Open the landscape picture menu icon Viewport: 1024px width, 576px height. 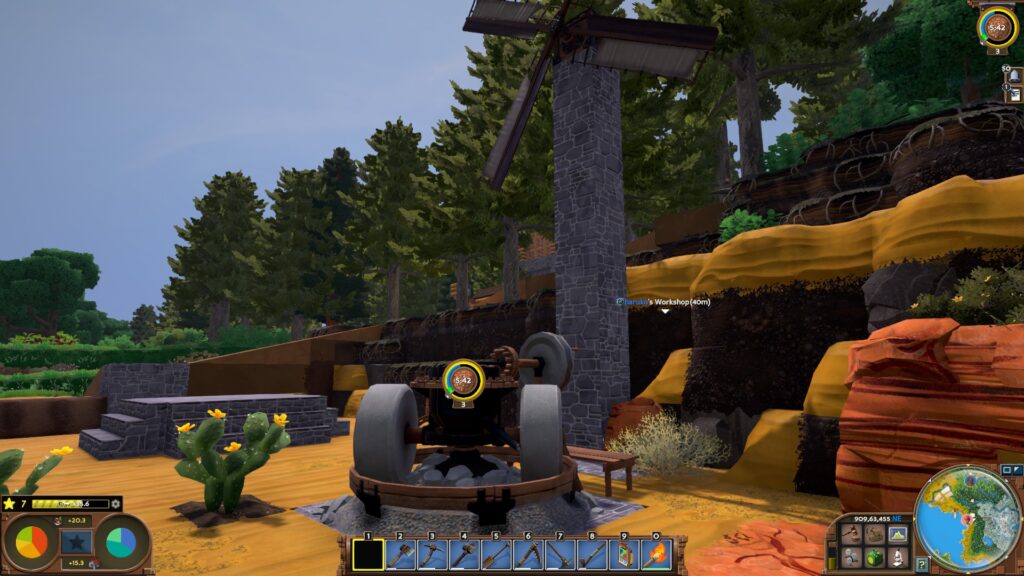click(x=897, y=534)
